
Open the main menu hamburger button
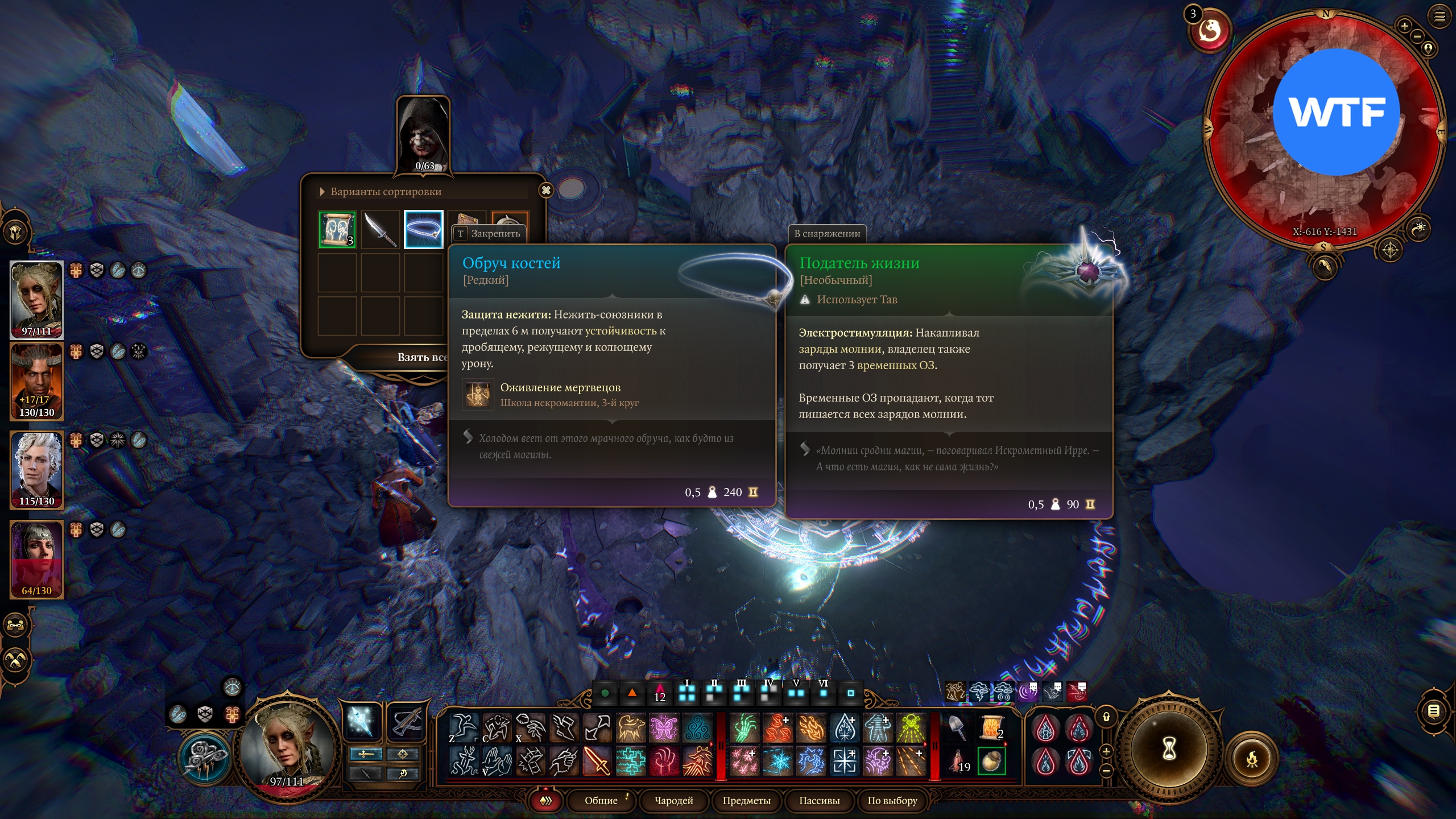pyautogui.click(x=1440, y=16)
